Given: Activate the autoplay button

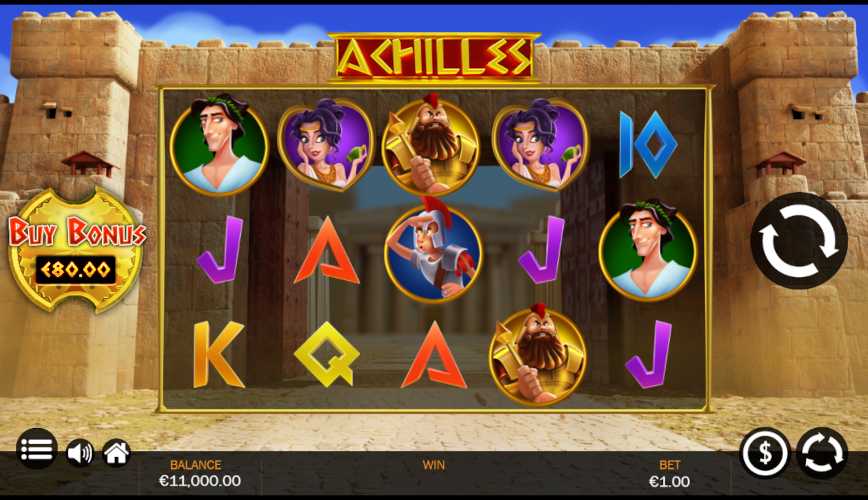Looking at the screenshot, I should tap(822, 453).
